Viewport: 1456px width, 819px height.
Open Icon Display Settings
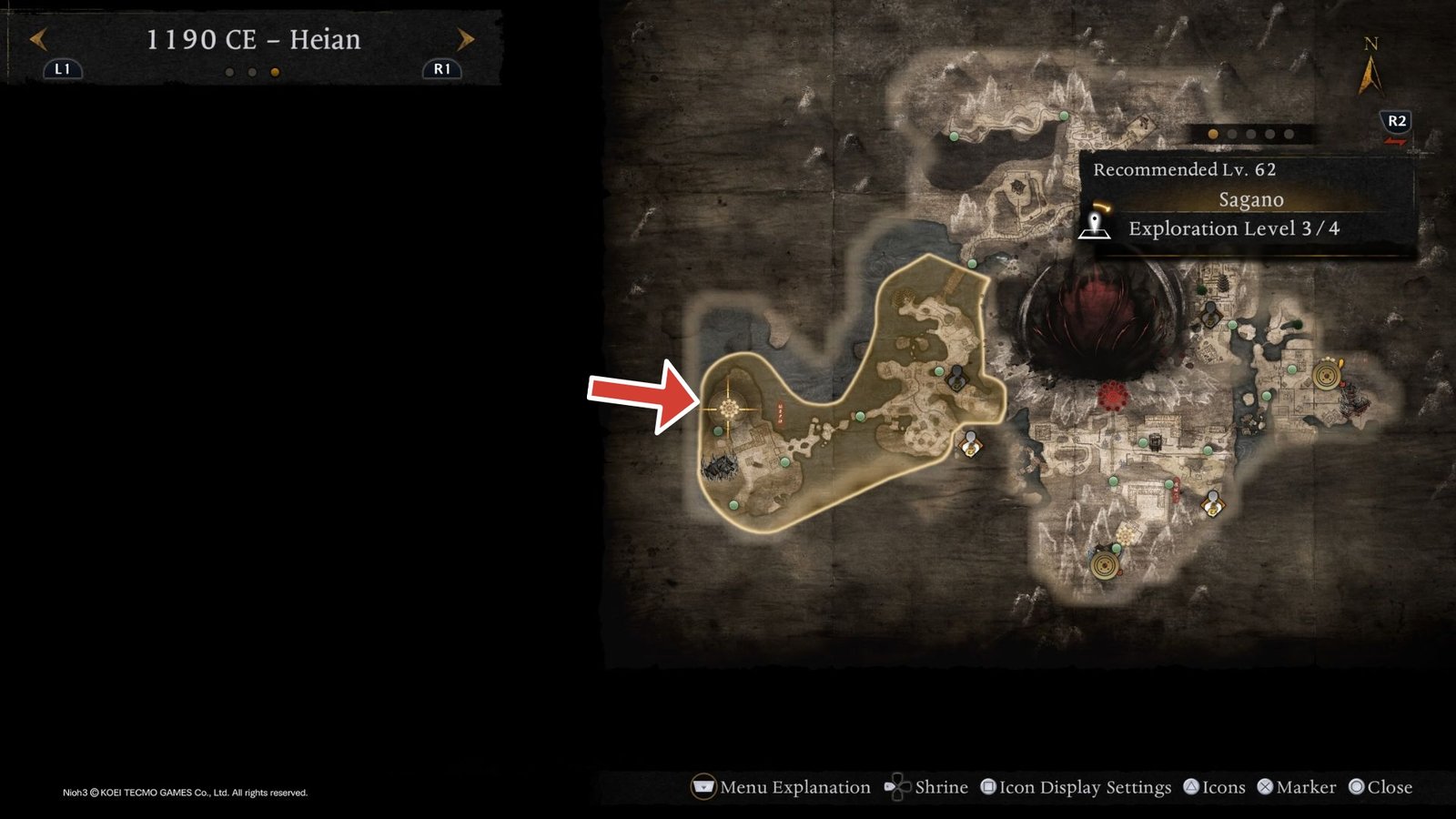pos(1083,787)
